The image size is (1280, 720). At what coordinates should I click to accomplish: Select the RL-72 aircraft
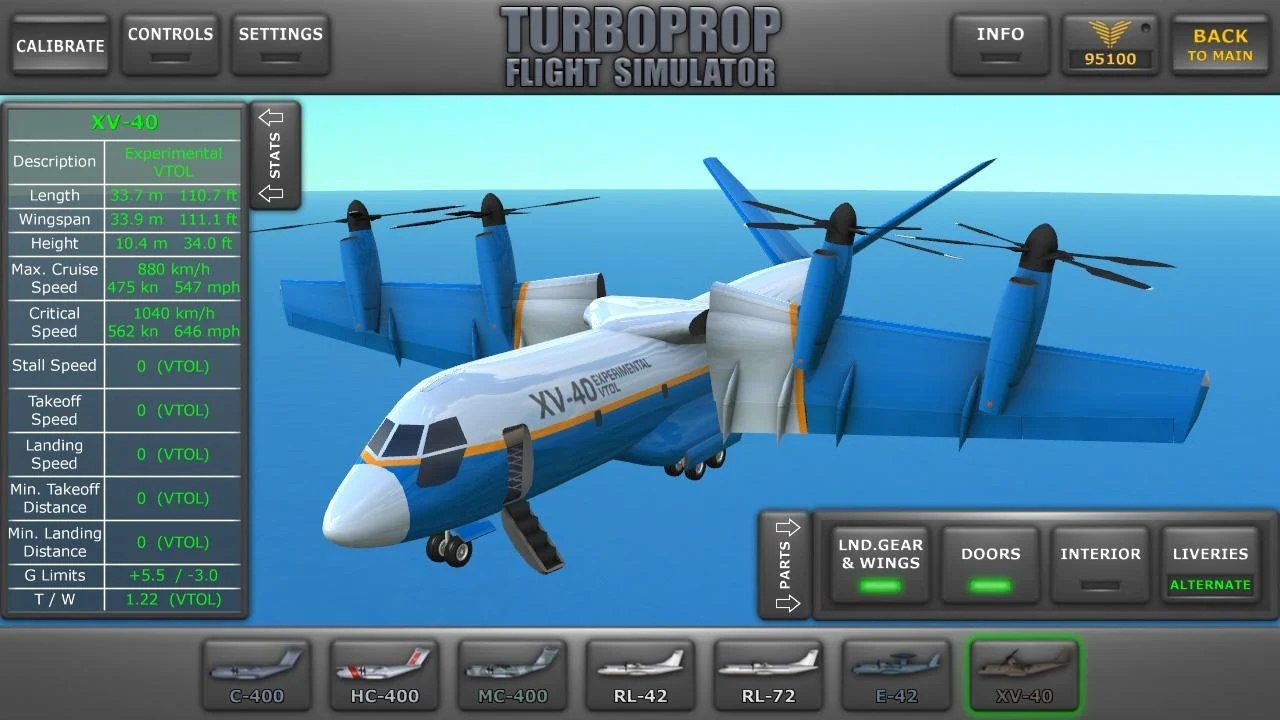click(x=768, y=674)
